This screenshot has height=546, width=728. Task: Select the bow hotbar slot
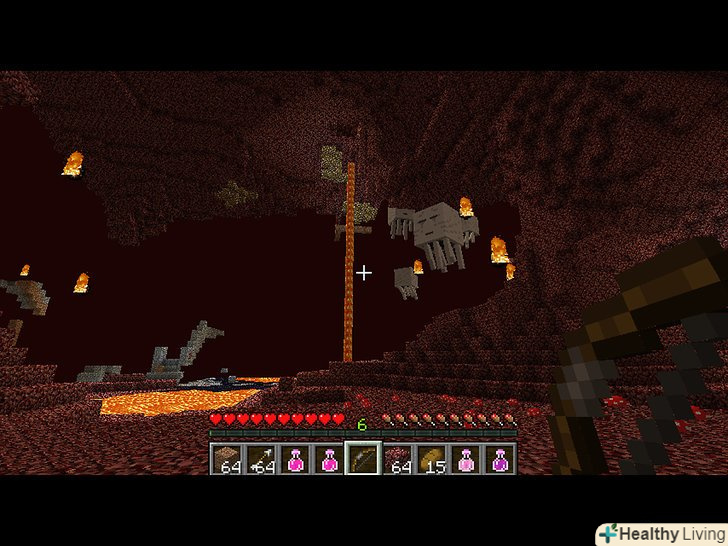362,459
